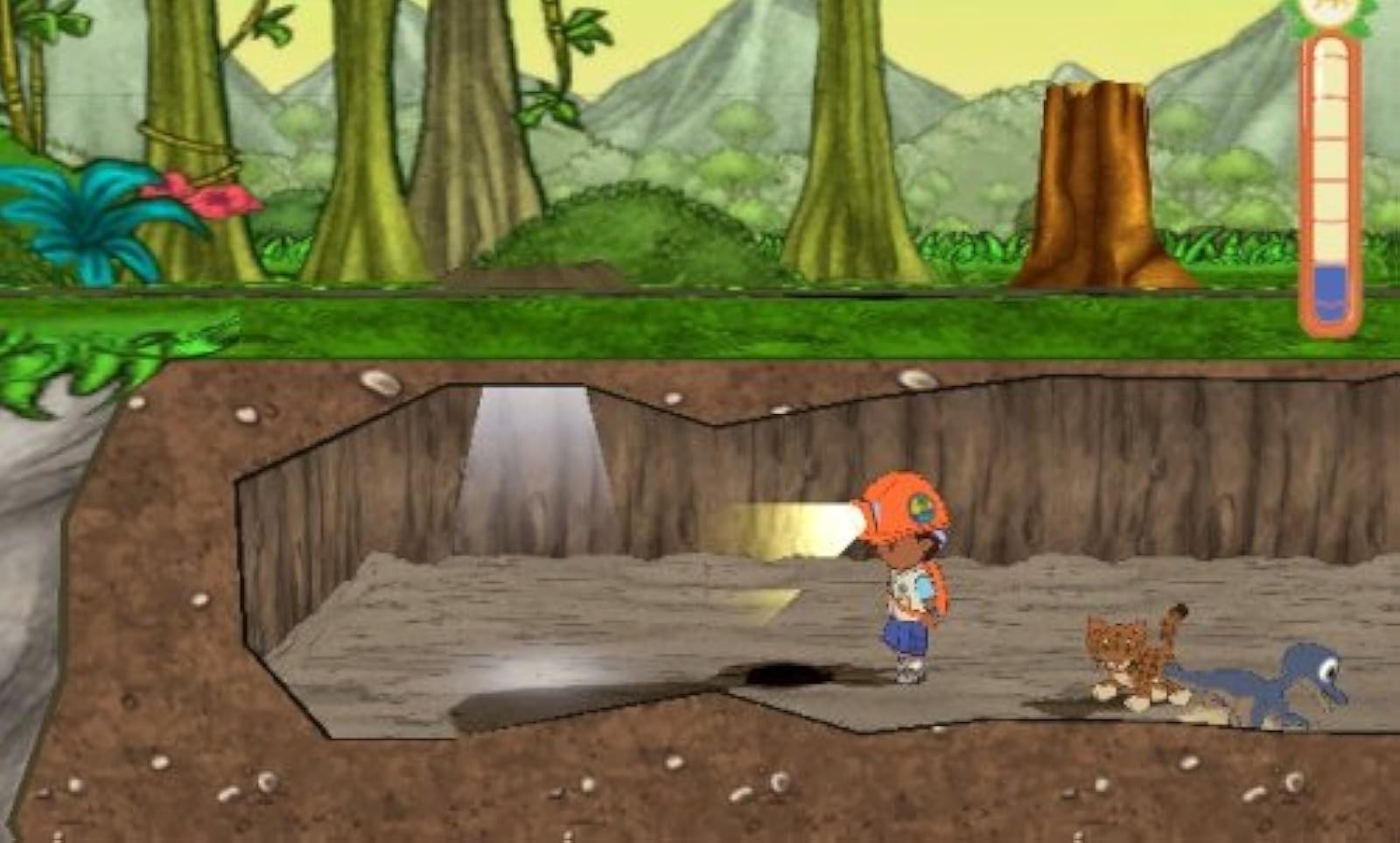Toggle the flashlight beam on Diego's helmet
1400x843 pixels.
(787, 525)
